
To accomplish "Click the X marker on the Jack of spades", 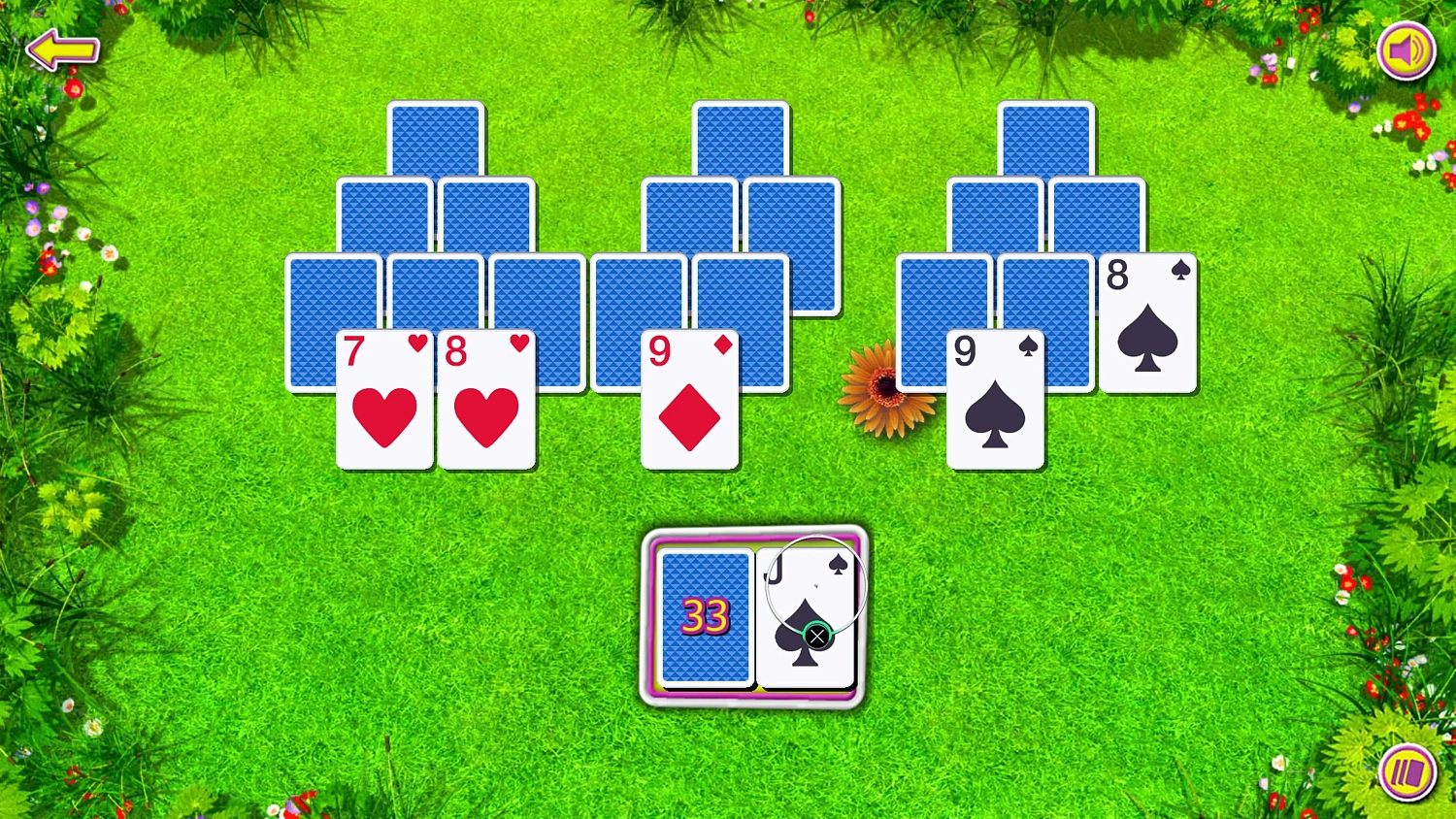I will (818, 636).
